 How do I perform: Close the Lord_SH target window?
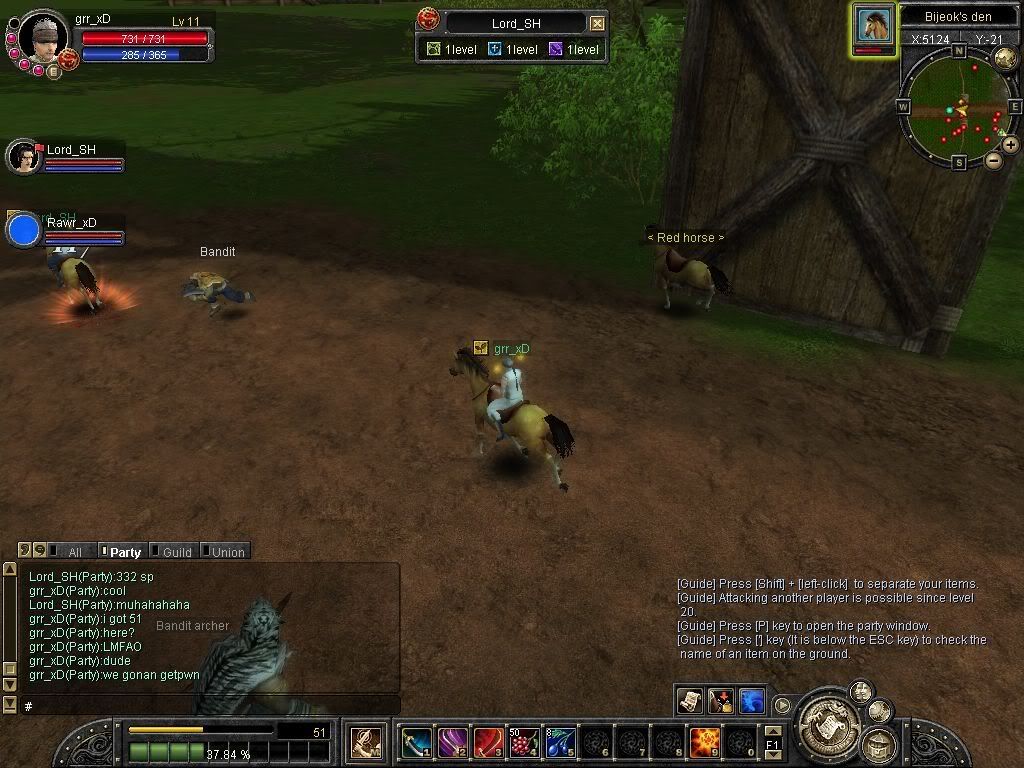[597, 24]
